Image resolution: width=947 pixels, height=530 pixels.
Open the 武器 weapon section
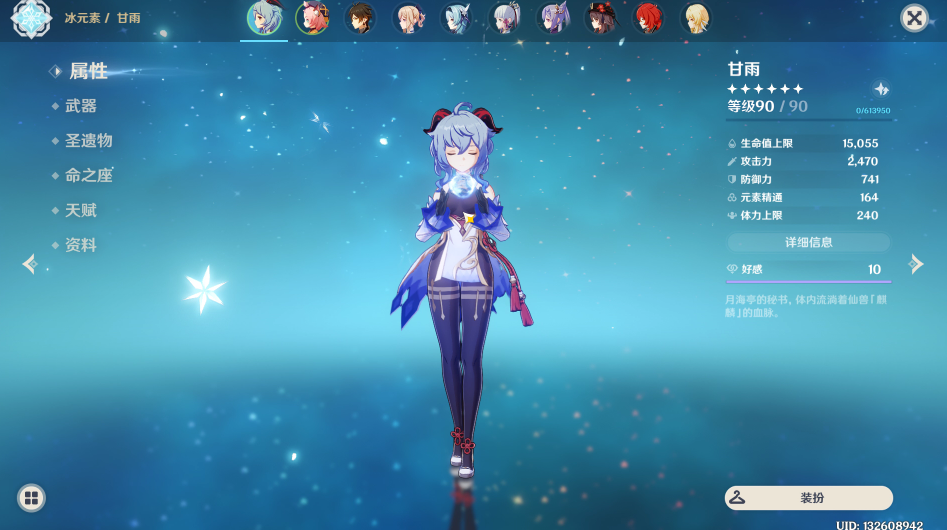point(81,106)
